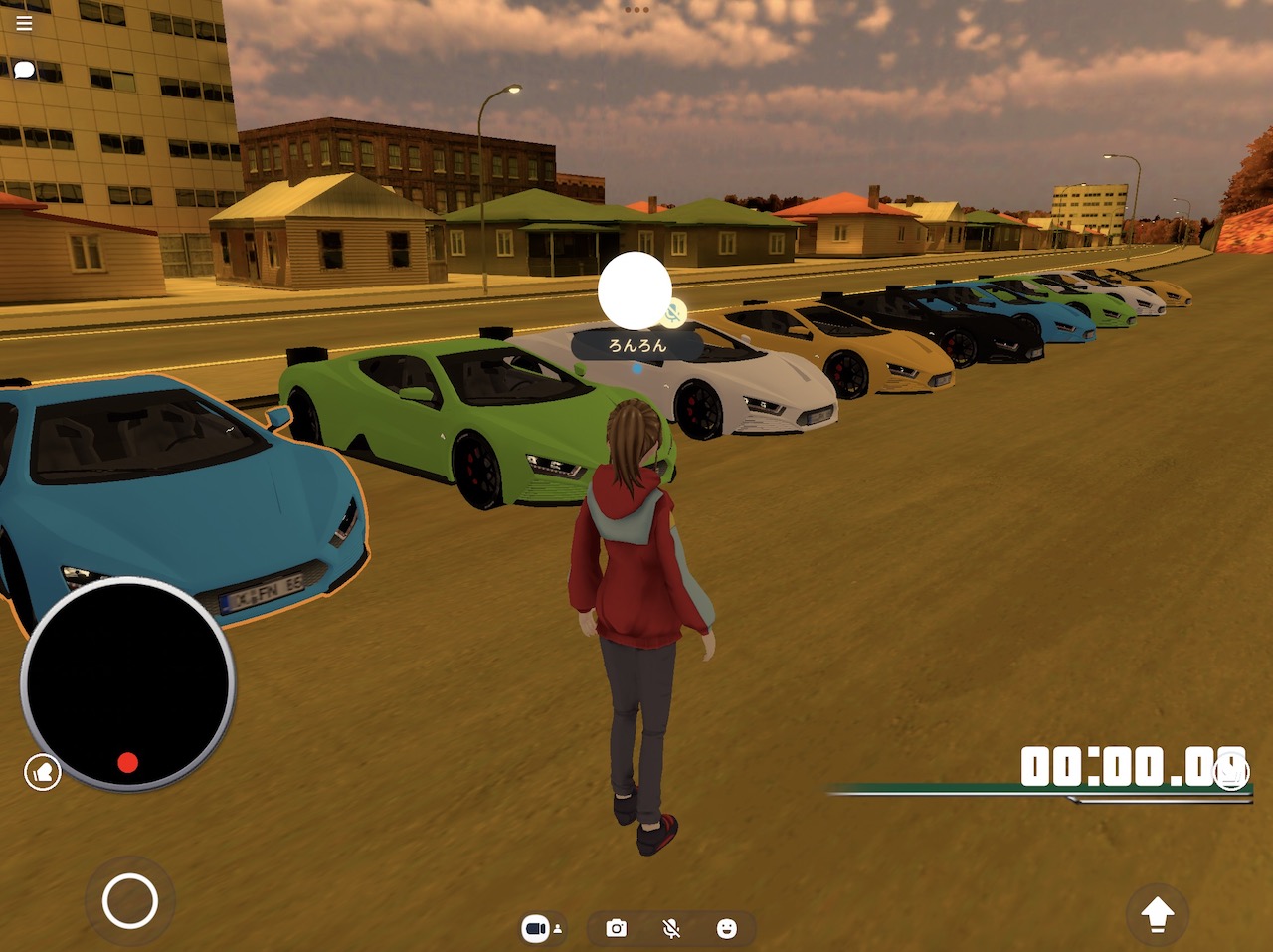Open the smiley emote menu
The width and height of the screenshot is (1273, 952).
[727, 928]
